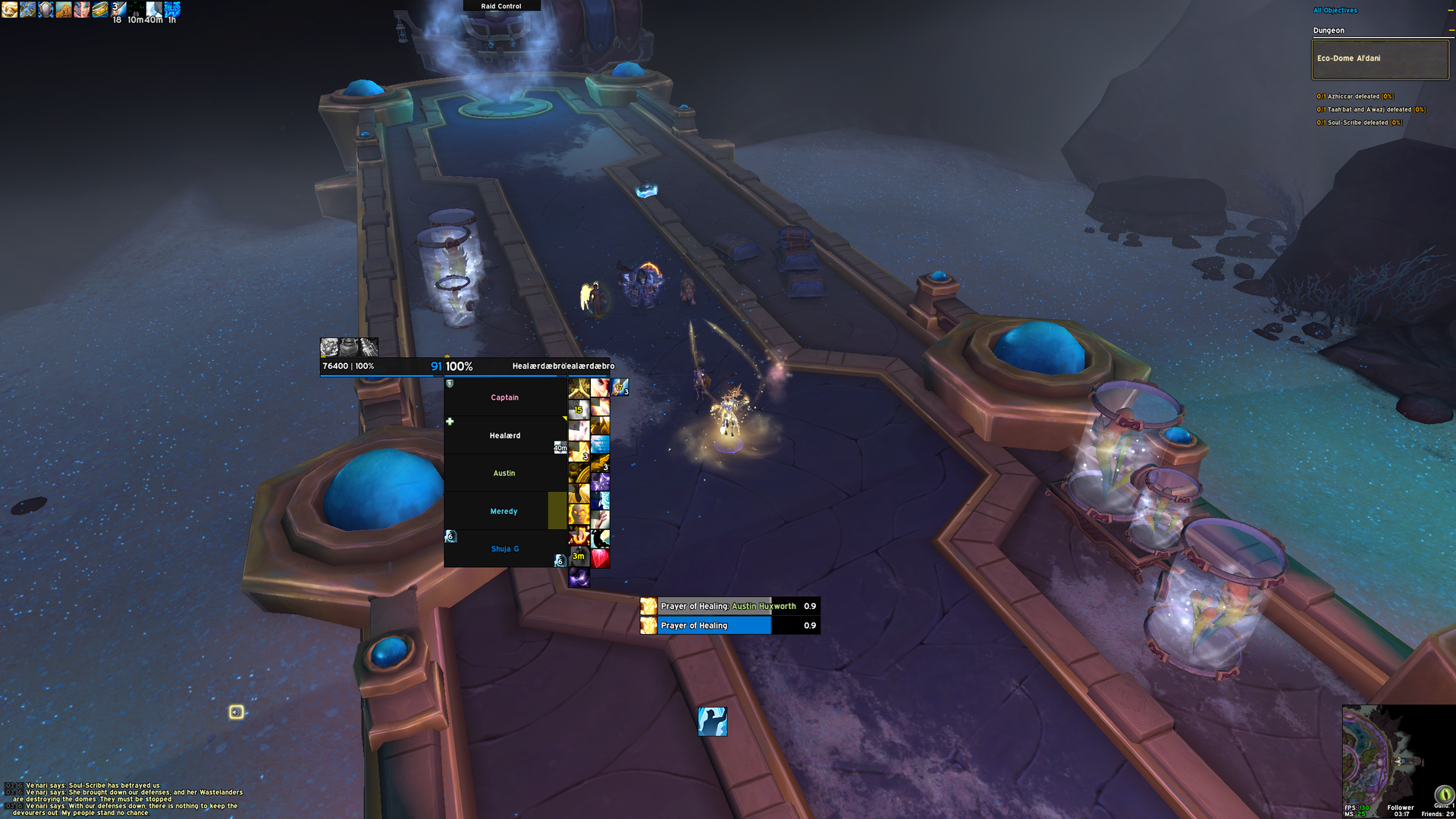This screenshot has height=819, width=1456.
Task: Select Austin's party frame
Action: click(x=504, y=473)
